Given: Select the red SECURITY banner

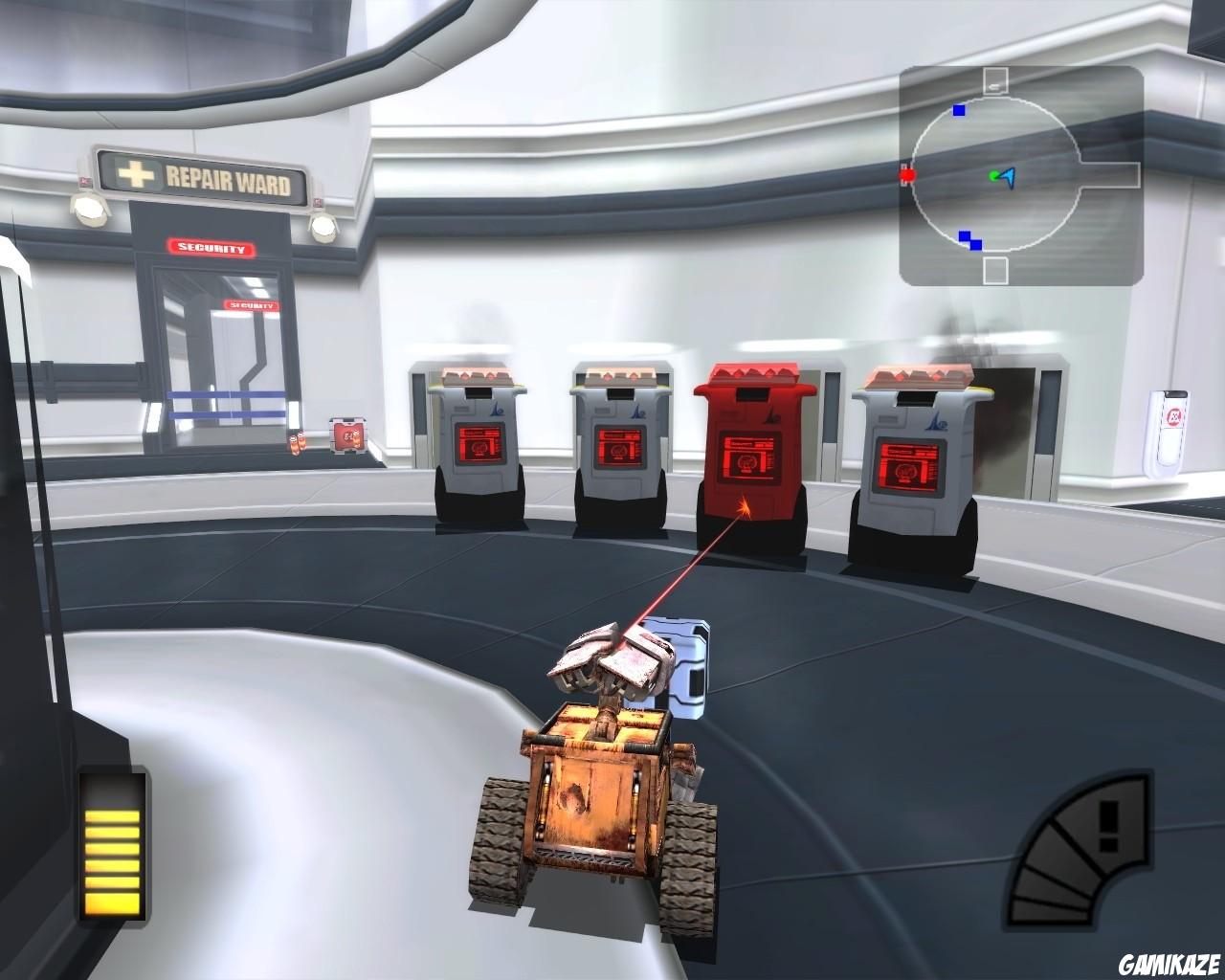Looking at the screenshot, I should click(212, 245).
